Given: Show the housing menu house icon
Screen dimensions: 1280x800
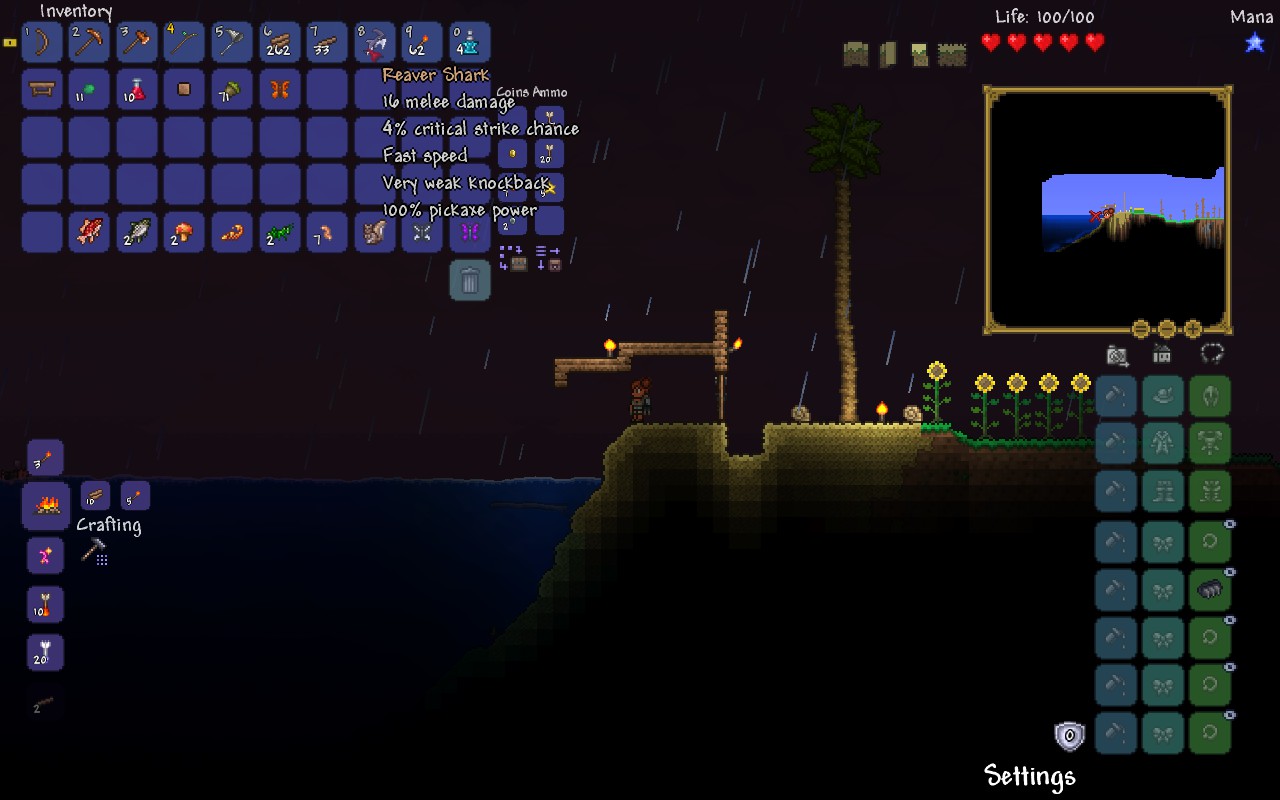Looking at the screenshot, I should [x=1162, y=354].
